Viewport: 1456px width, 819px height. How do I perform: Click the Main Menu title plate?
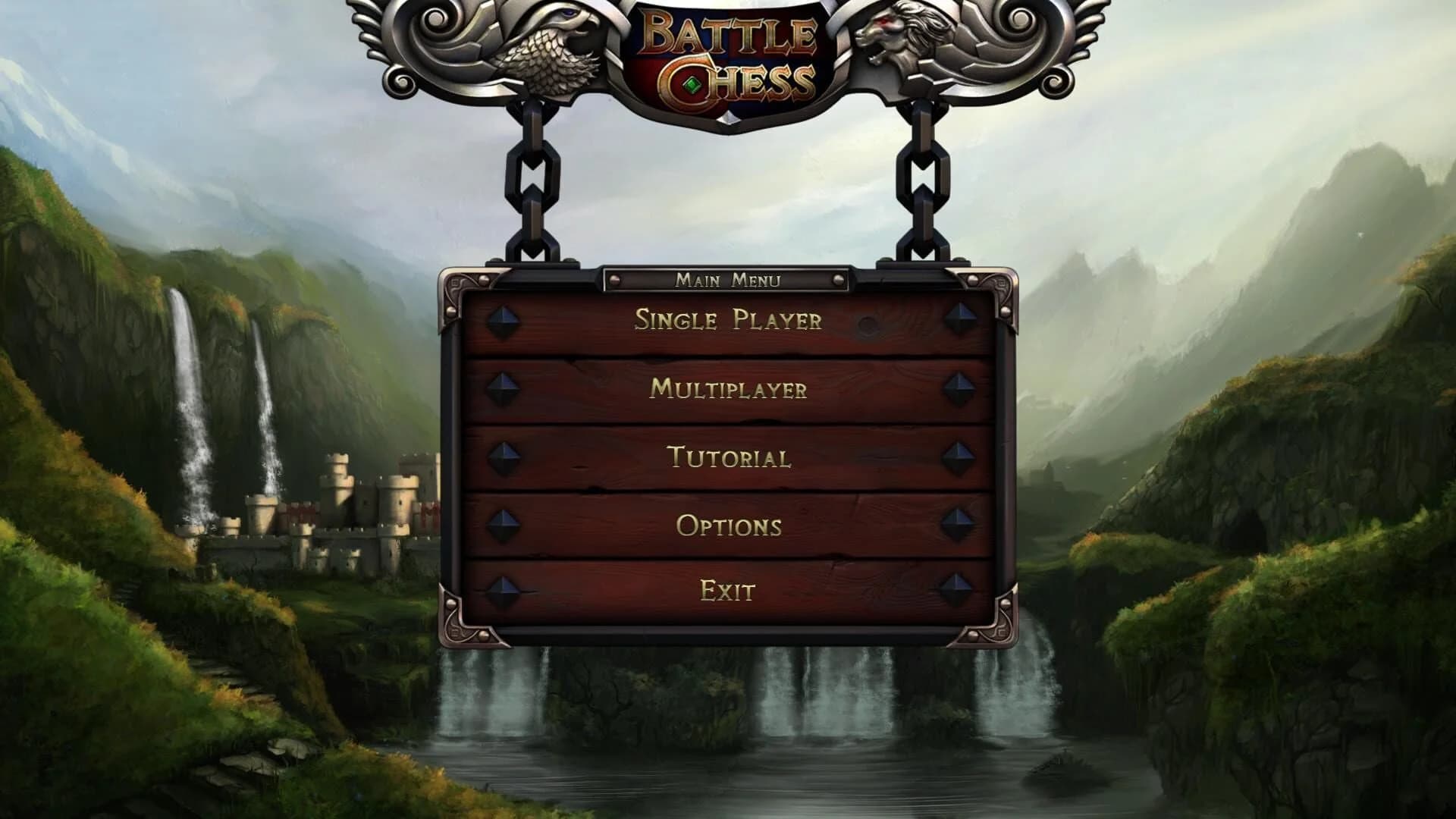click(x=728, y=281)
